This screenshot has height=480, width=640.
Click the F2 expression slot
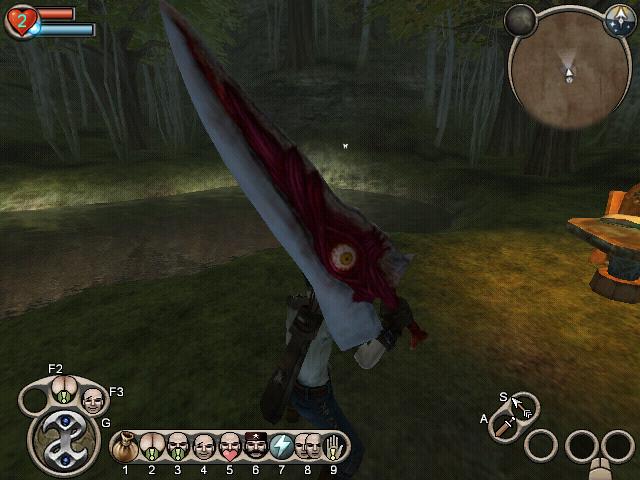pyautogui.click(x=63, y=390)
